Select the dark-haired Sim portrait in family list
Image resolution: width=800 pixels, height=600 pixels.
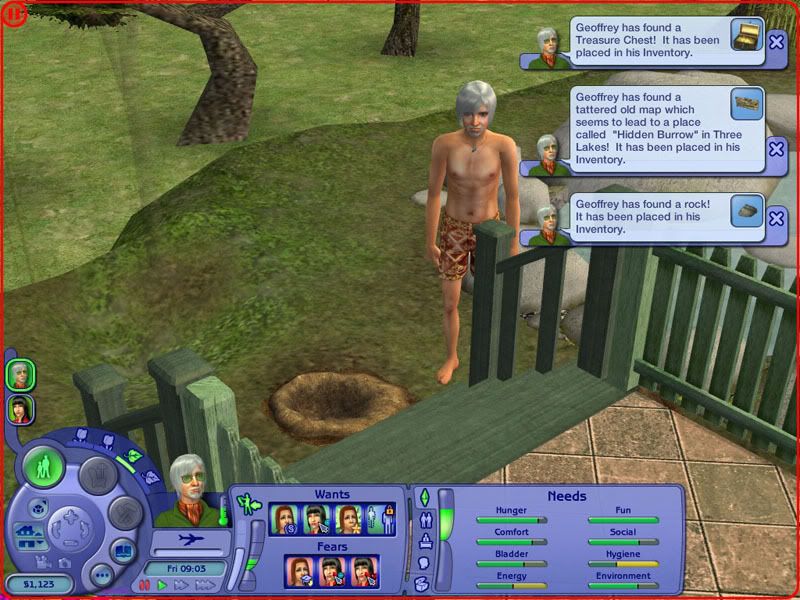(20, 409)
